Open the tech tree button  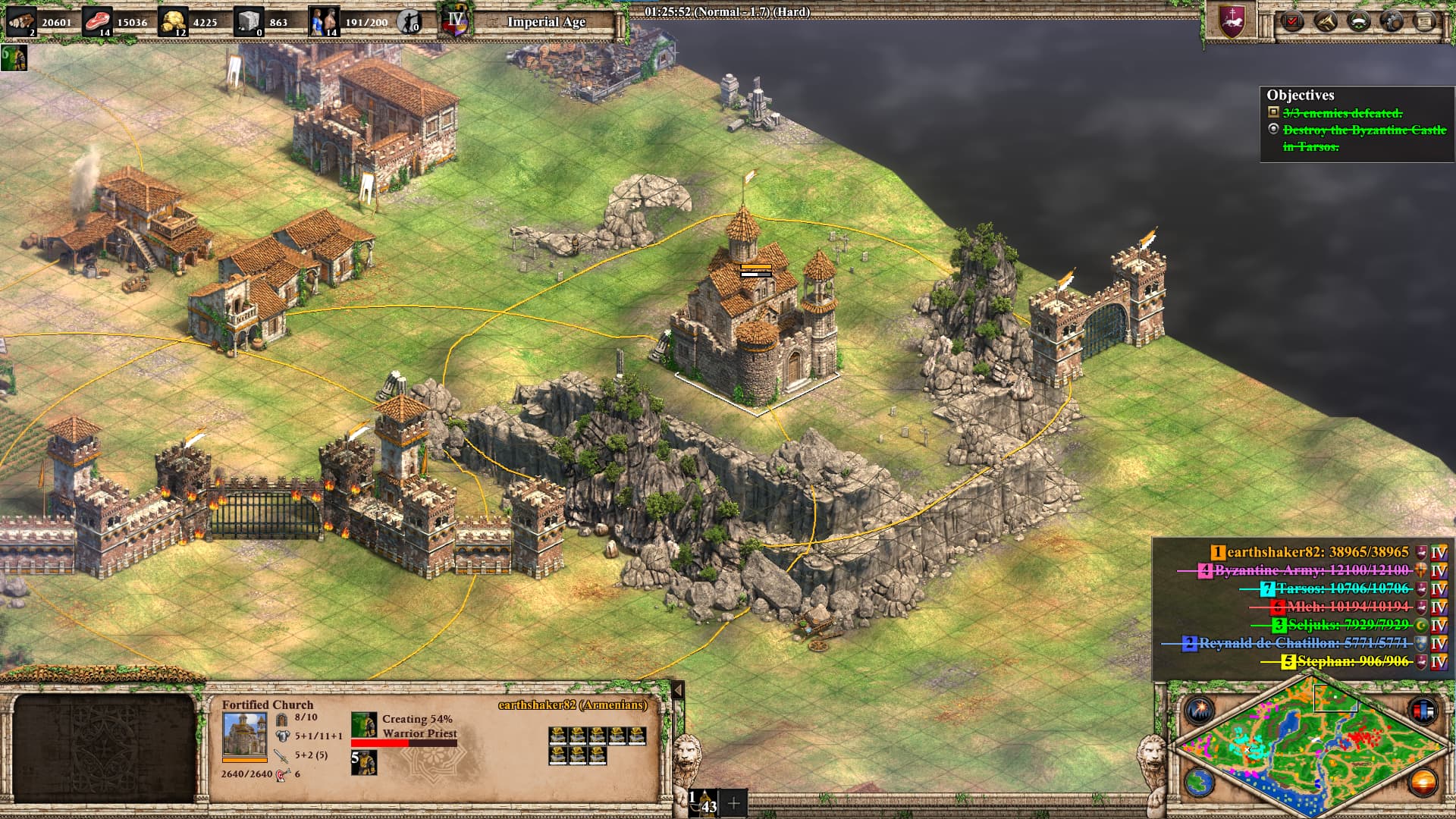click(1326, 21)
